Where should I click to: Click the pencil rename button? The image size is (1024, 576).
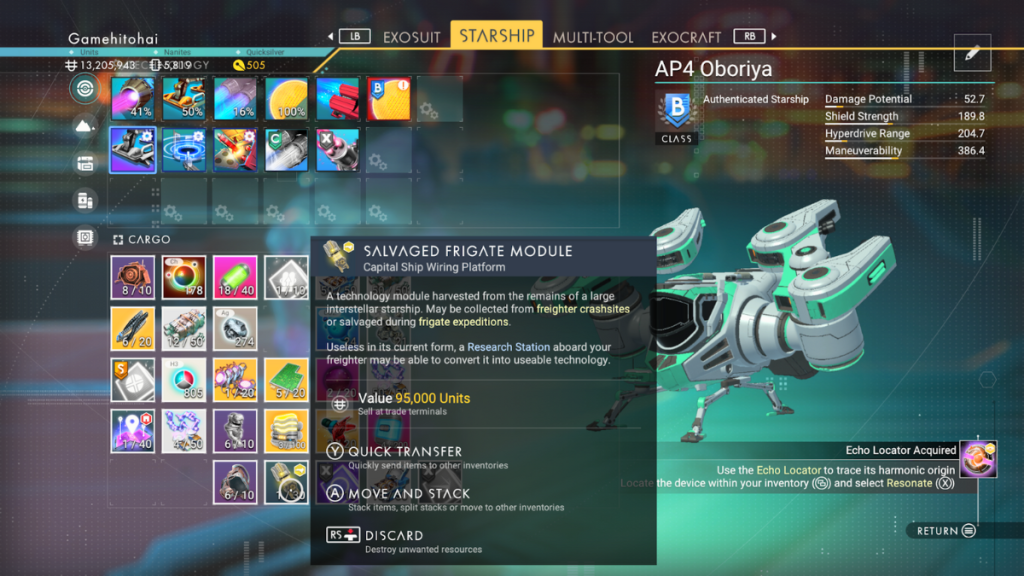click(972, 55)
